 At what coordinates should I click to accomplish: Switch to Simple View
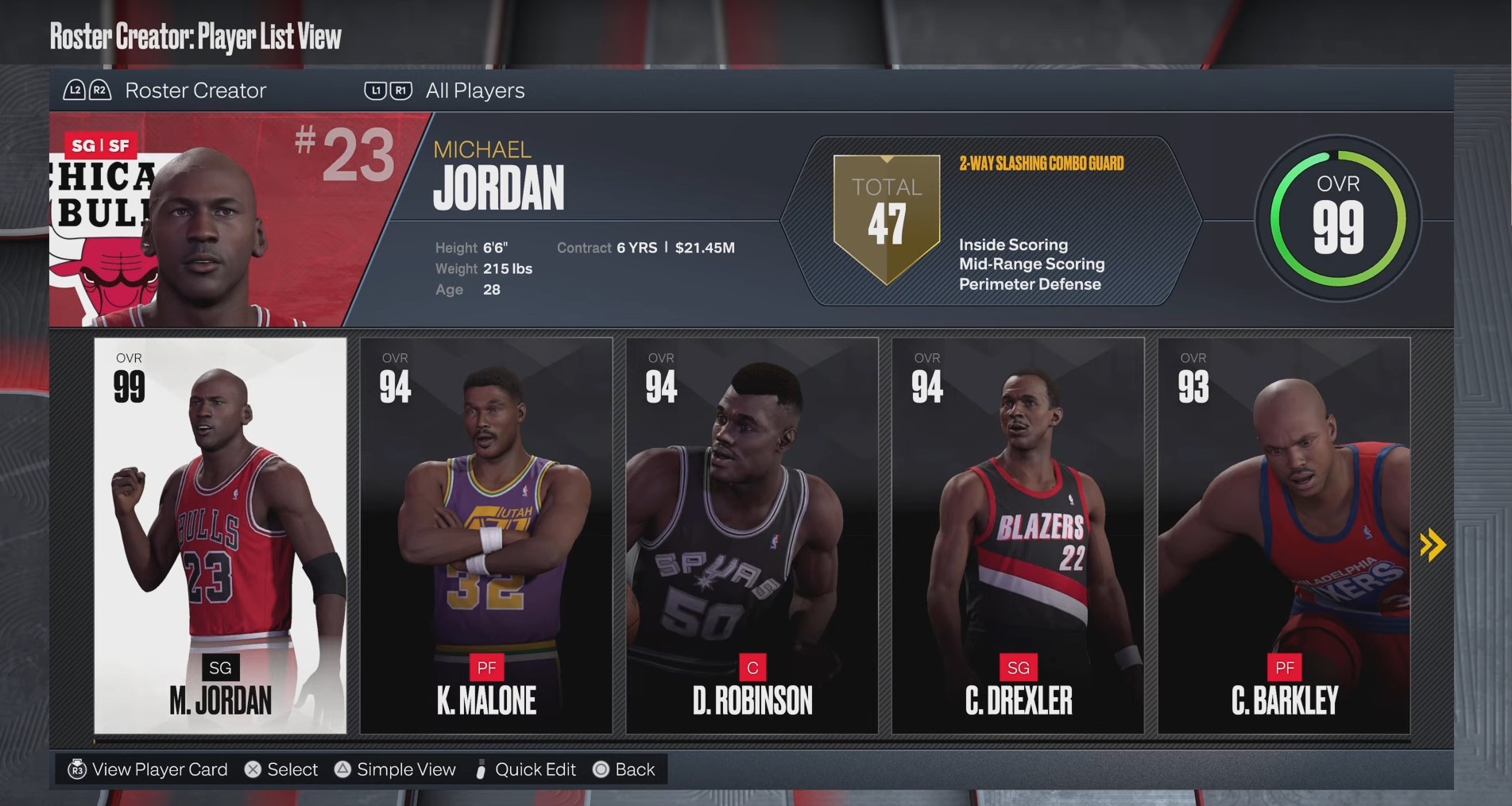coord(405,769)
